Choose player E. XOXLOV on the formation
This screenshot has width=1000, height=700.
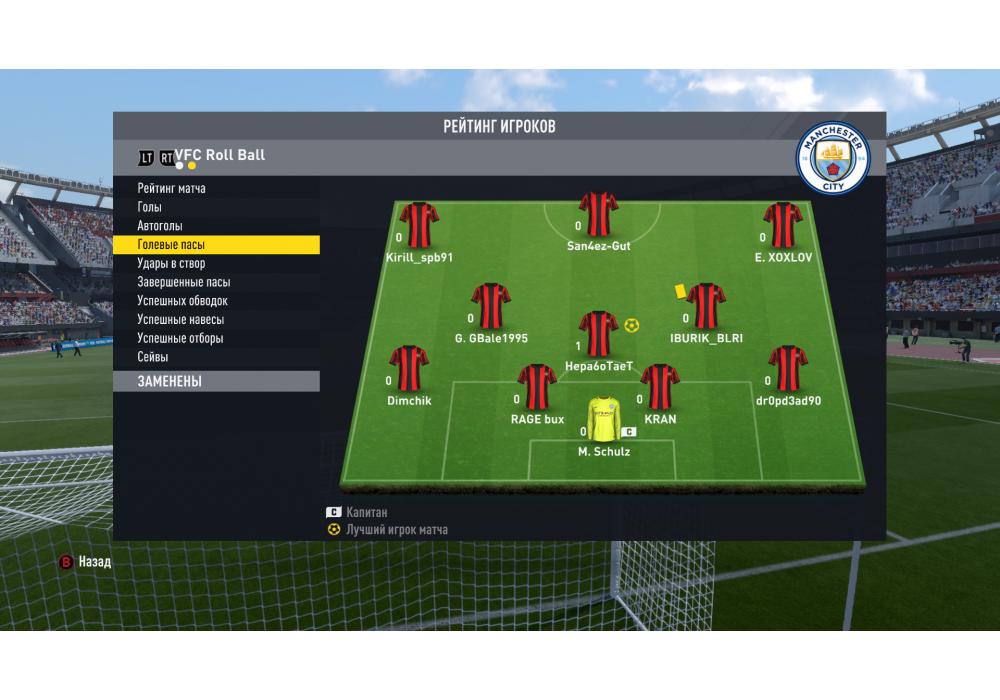pos(783,225)
